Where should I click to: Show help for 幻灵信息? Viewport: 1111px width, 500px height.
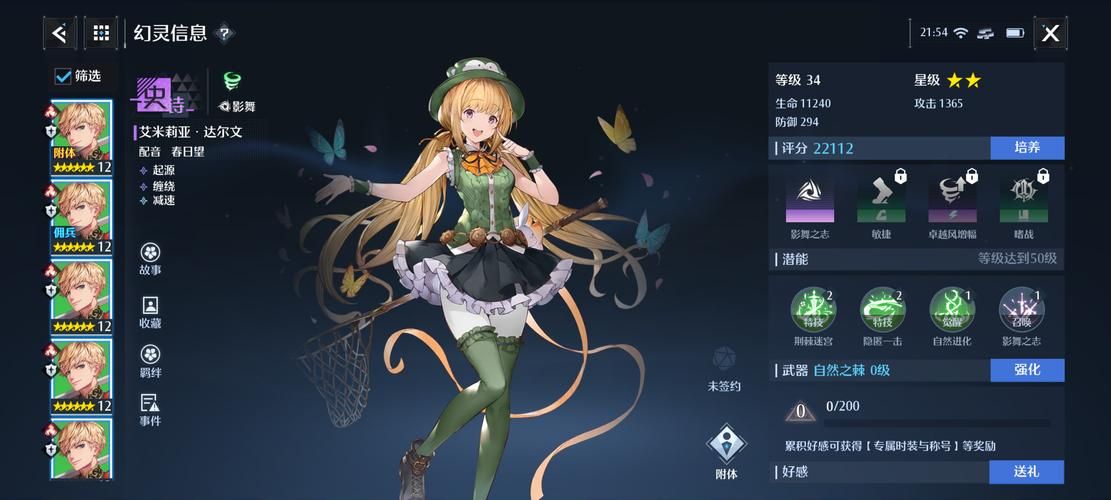225,33
